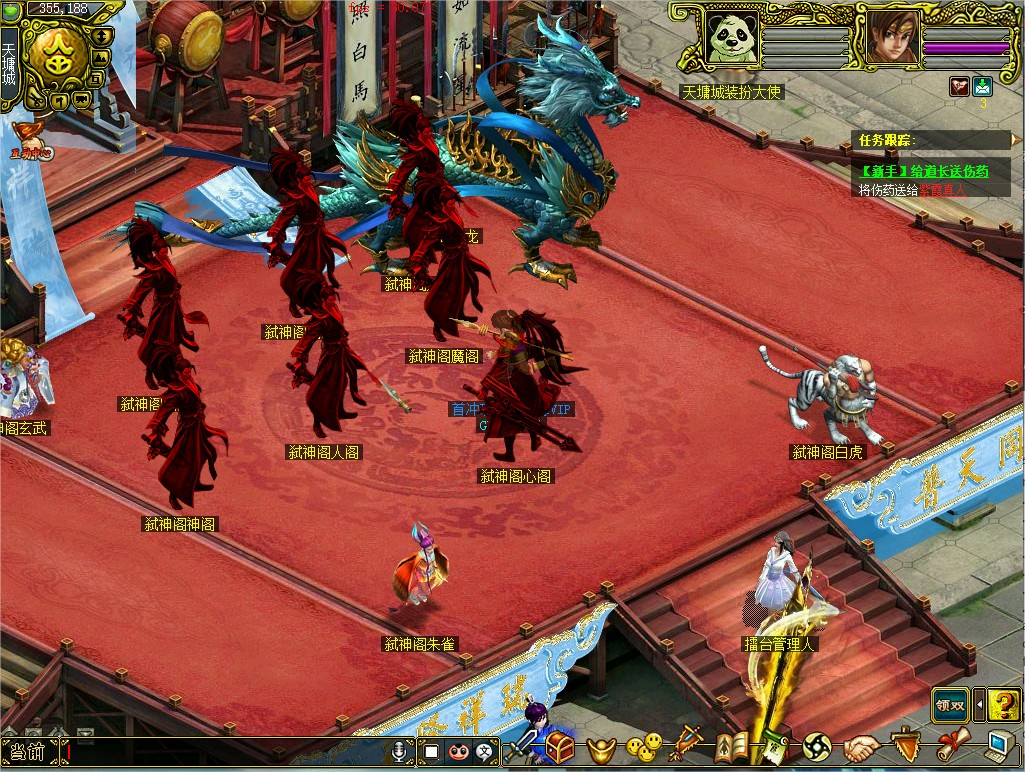Click the 领双 button

tap(950, 705)
